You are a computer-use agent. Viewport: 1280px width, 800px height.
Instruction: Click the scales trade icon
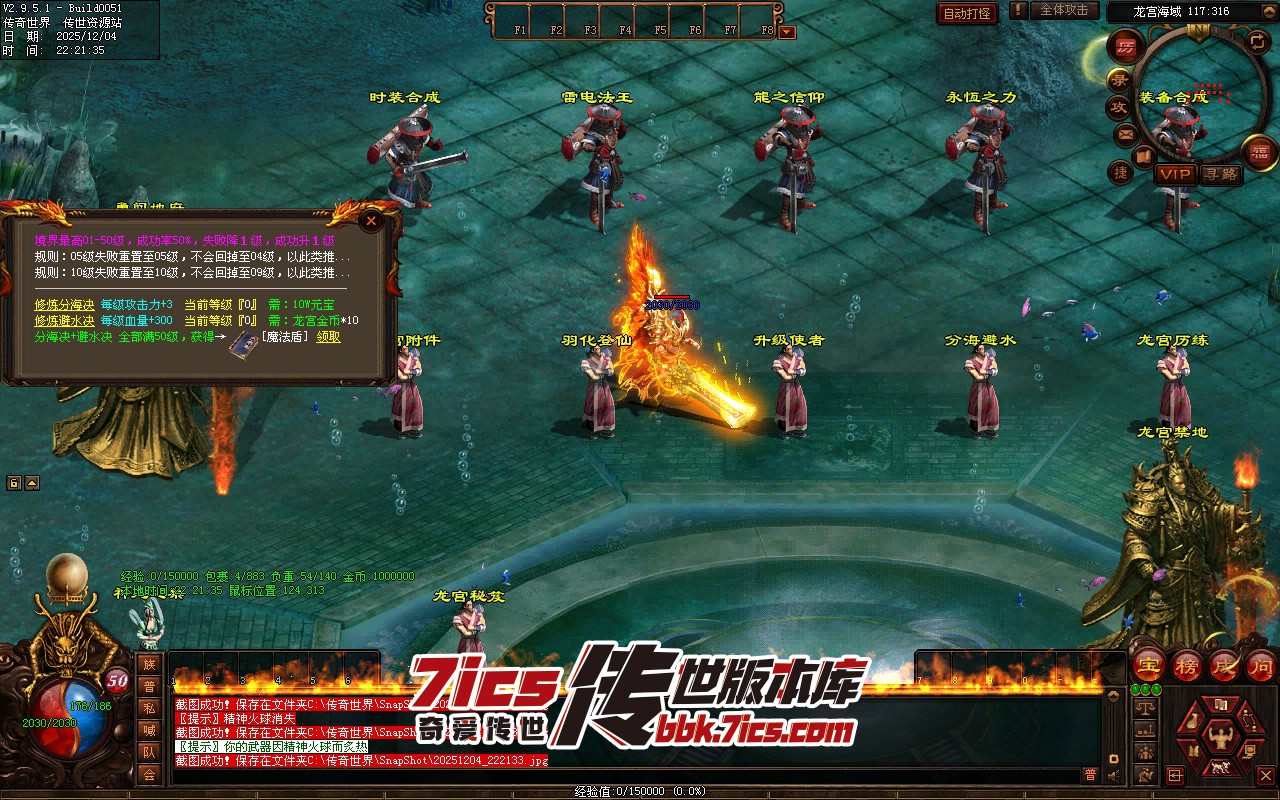(x=1146, y=708)
